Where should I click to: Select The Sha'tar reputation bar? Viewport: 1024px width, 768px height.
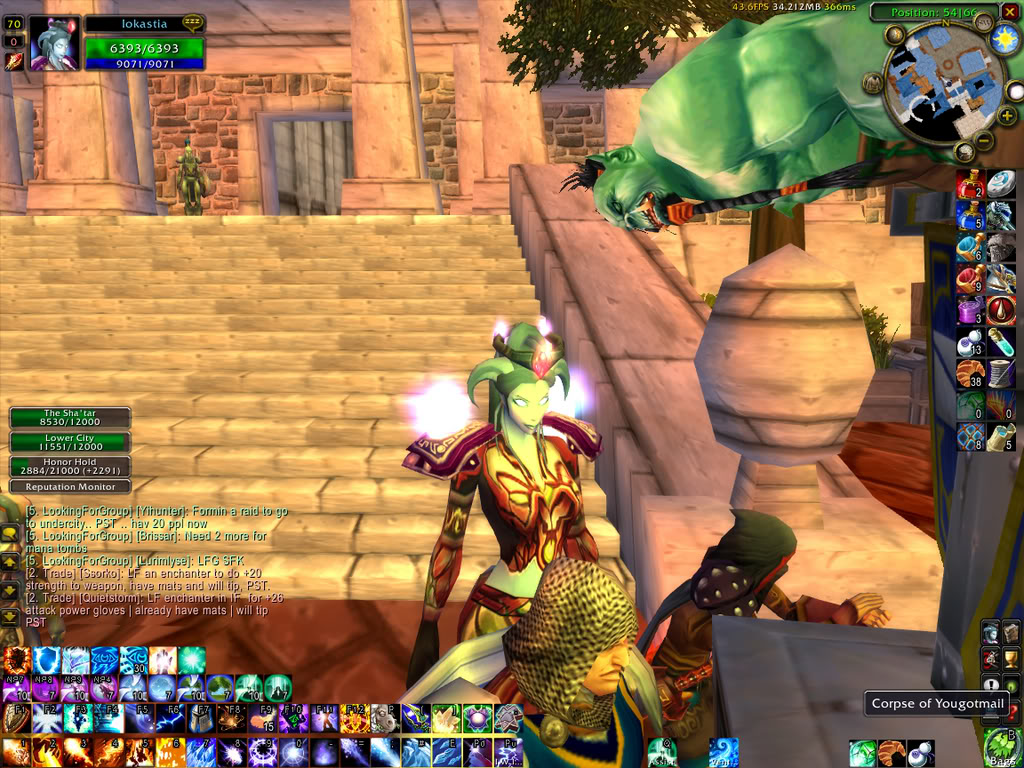(70, 418)
